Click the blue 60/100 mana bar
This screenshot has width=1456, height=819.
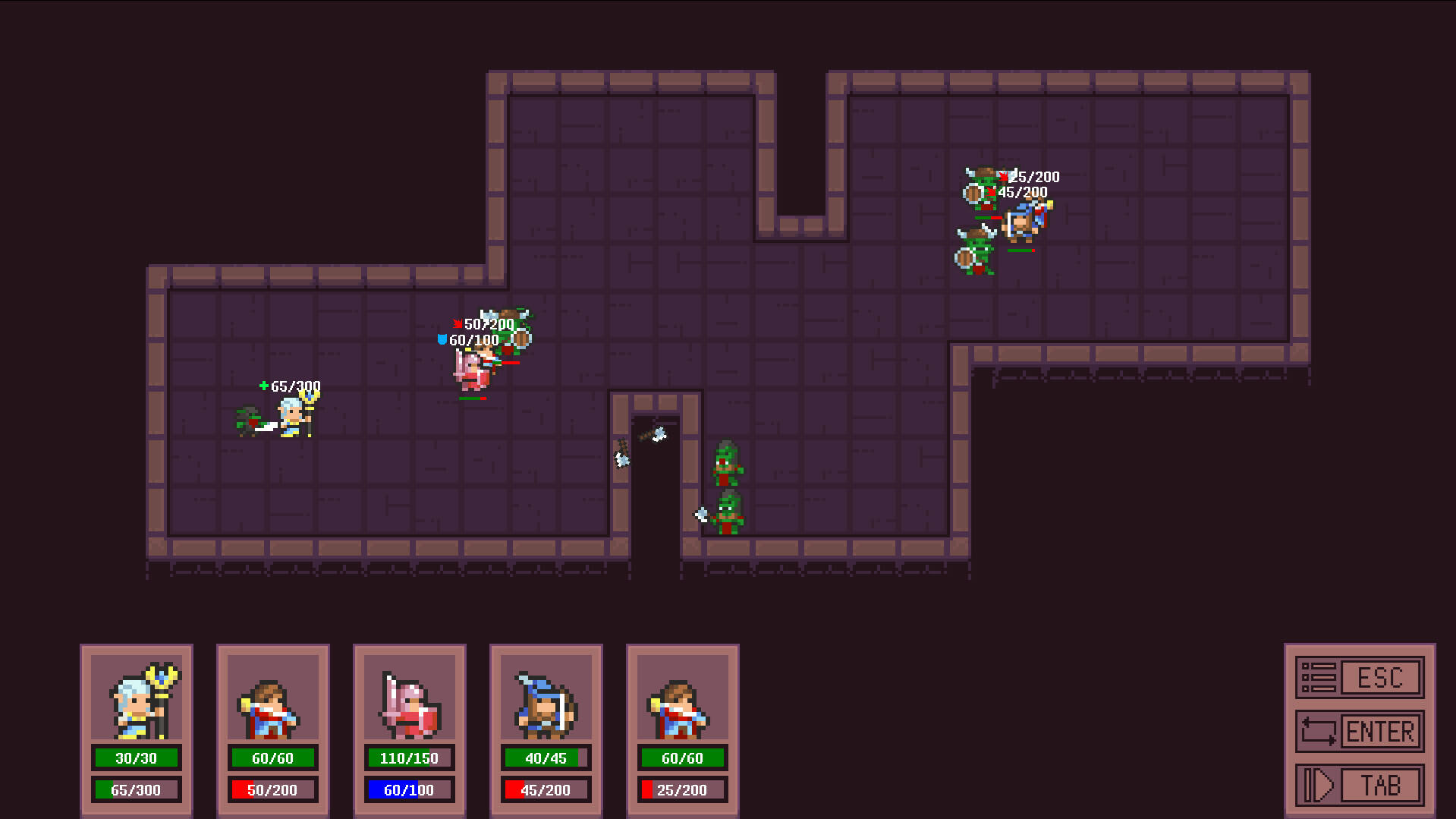point(409,789)
